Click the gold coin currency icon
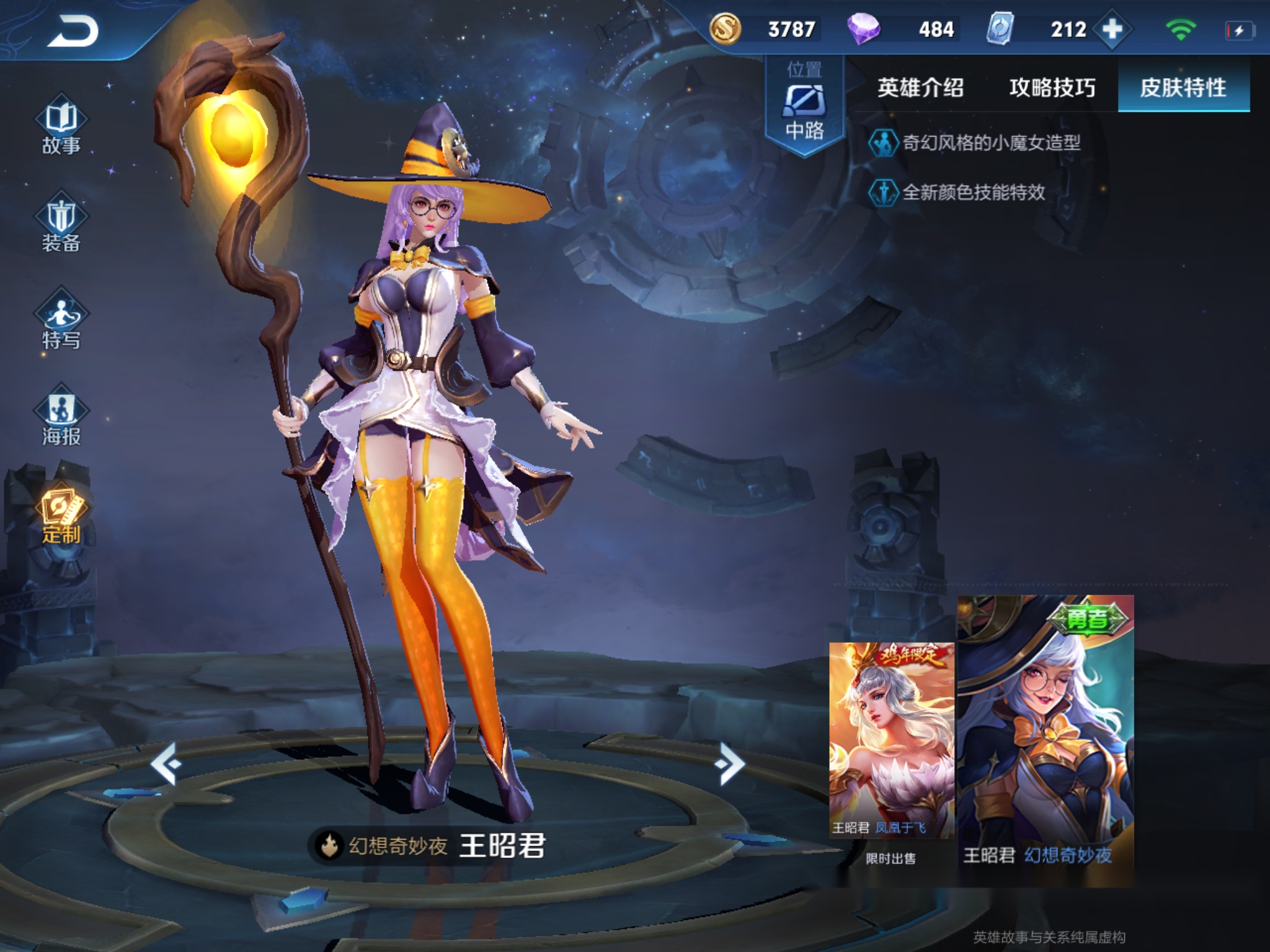This screenshot has height=952, width=1270. coord(727,27)
